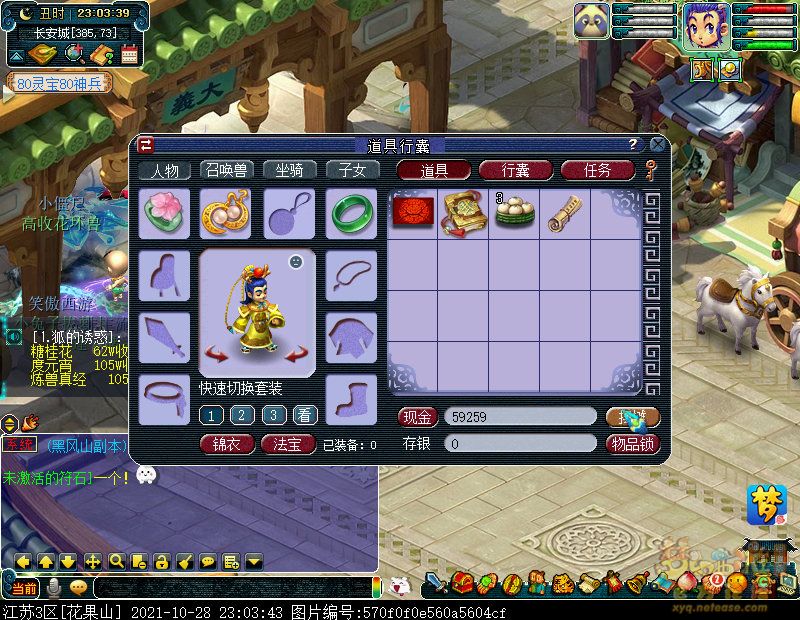The image size is (800, 620).
Task: Choose the rolled scroll item
Action: [x=565, y=213]
